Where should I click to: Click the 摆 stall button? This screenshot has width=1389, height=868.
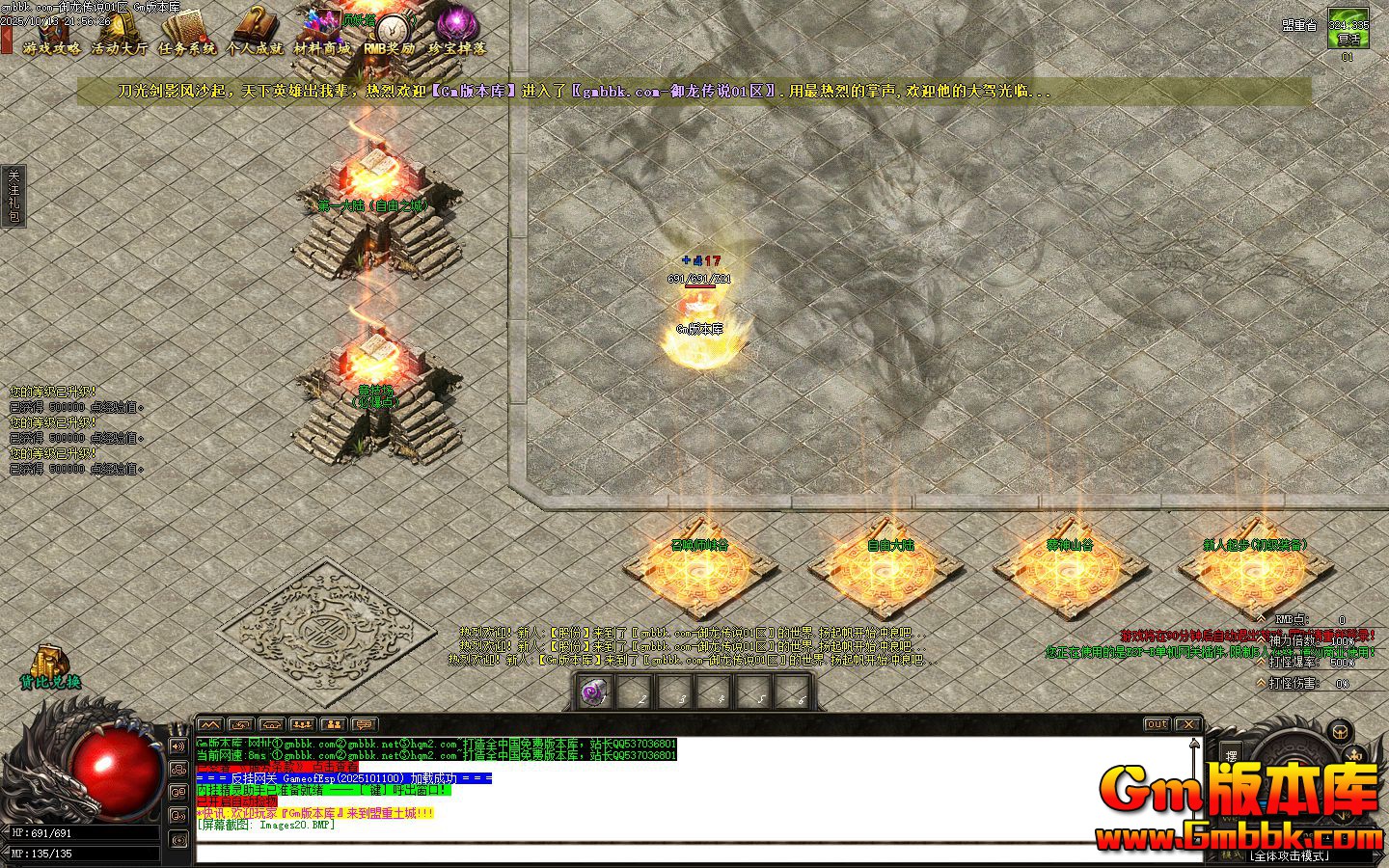[1231, 755]
